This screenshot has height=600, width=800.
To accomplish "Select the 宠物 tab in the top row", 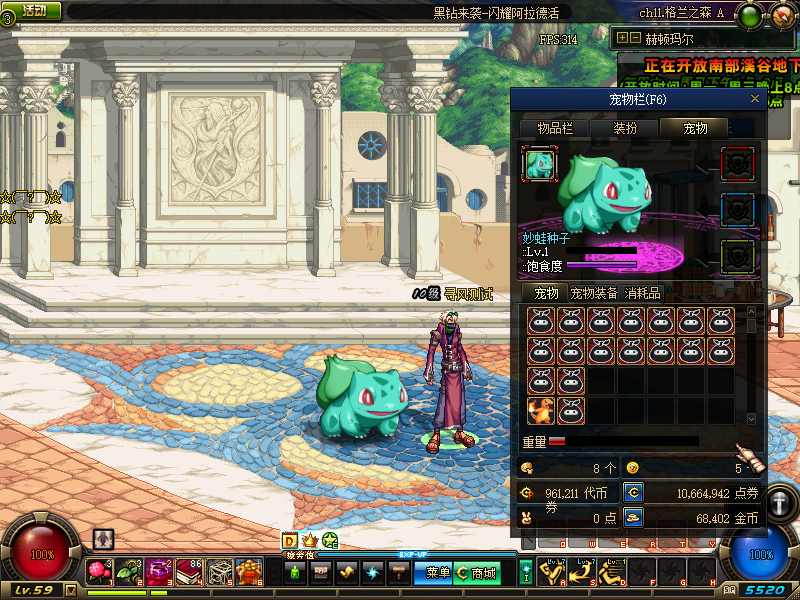I will [x=694, y=128].
